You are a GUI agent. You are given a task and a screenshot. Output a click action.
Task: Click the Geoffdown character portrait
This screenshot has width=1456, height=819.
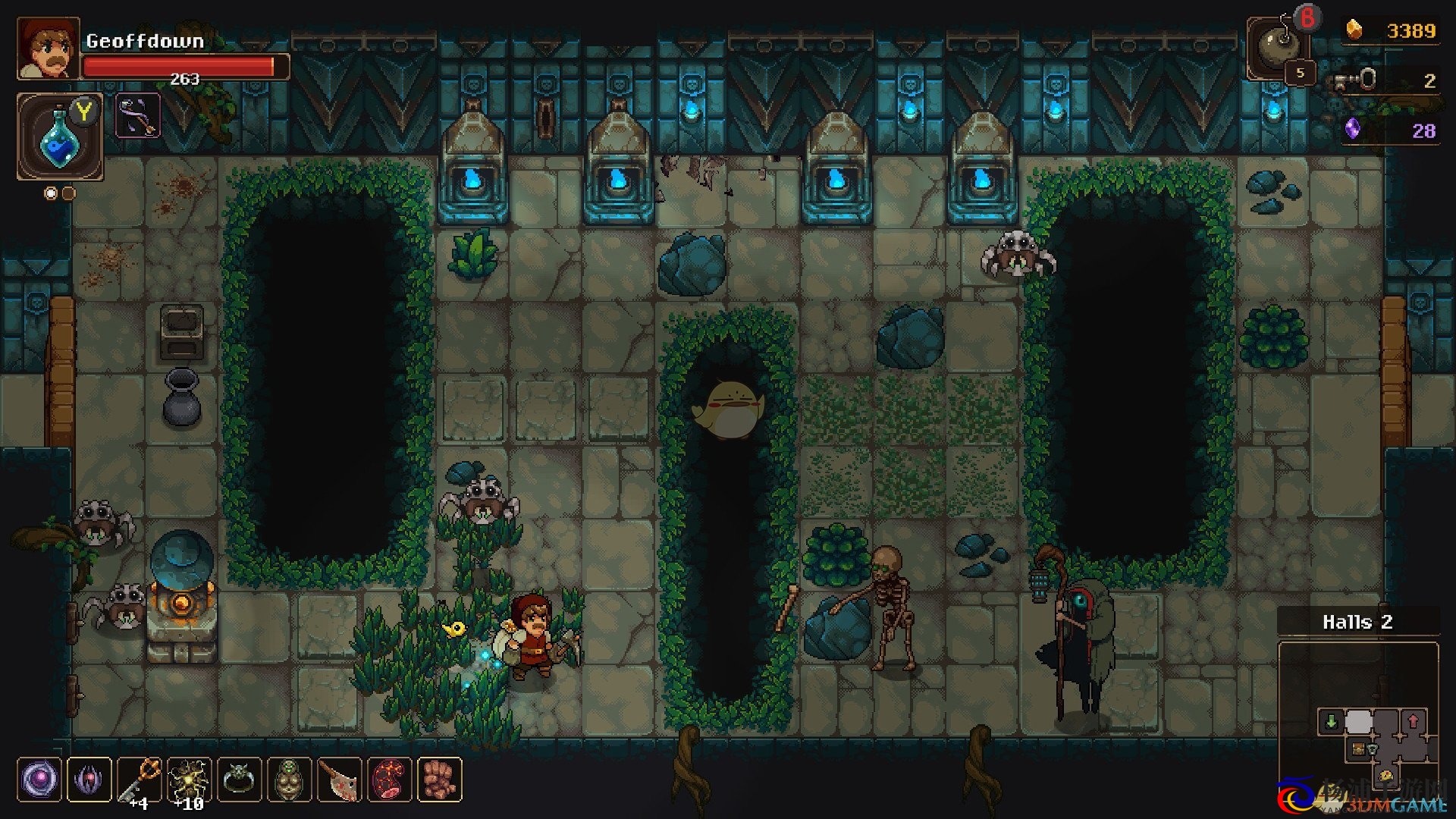(48, 49)
